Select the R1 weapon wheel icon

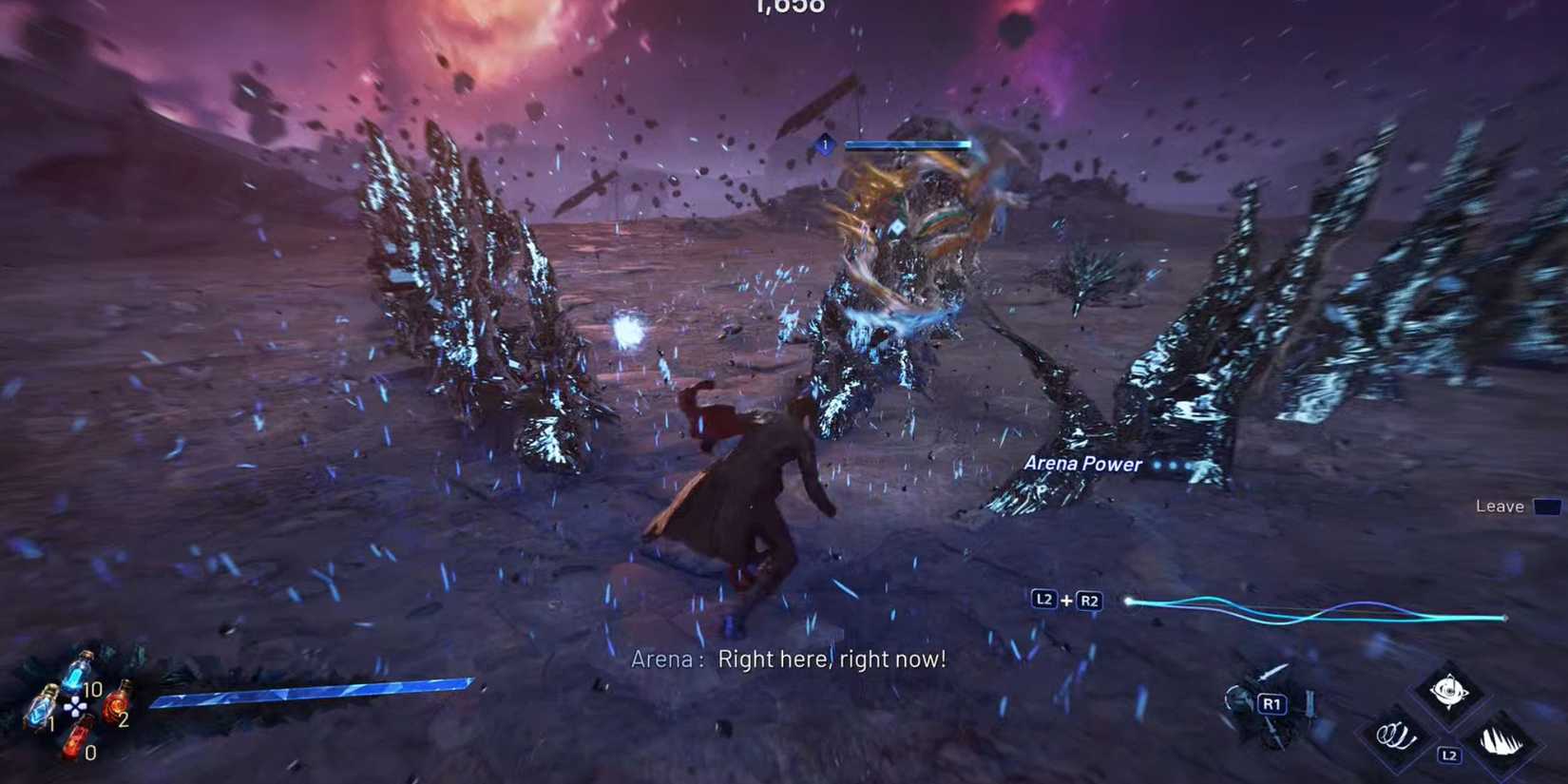pos(1272,703)
